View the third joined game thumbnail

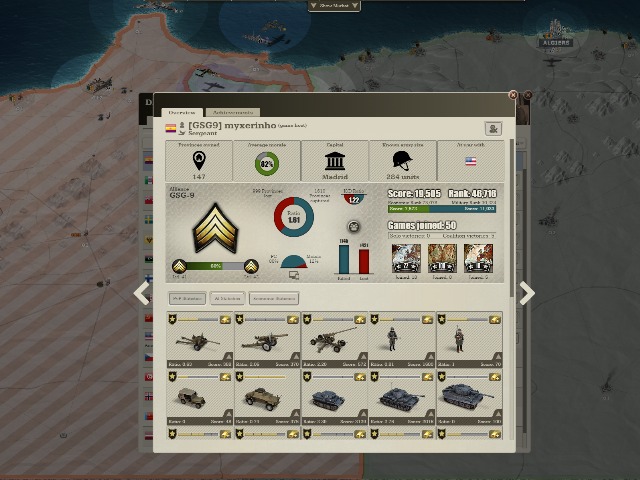coord(478,258)
